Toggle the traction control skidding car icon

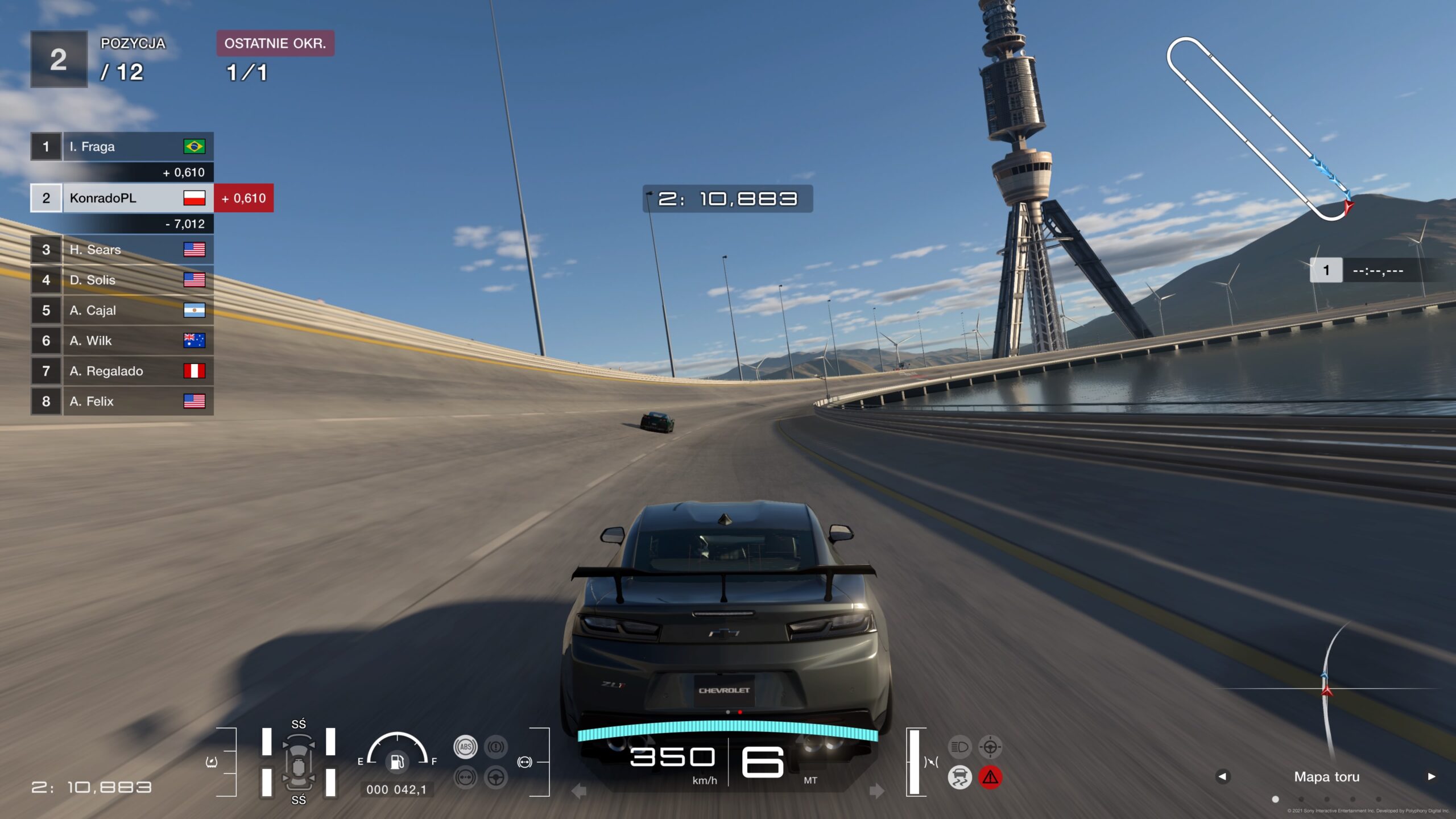tap(959, 777)
